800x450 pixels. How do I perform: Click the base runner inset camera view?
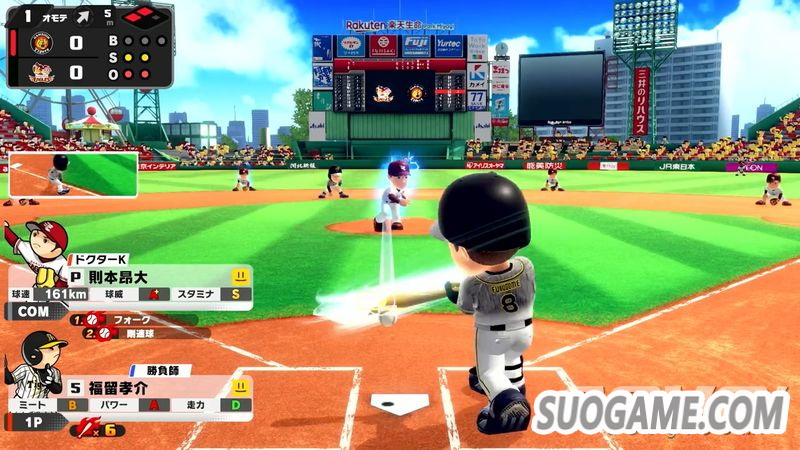click(x=72, y=175)
